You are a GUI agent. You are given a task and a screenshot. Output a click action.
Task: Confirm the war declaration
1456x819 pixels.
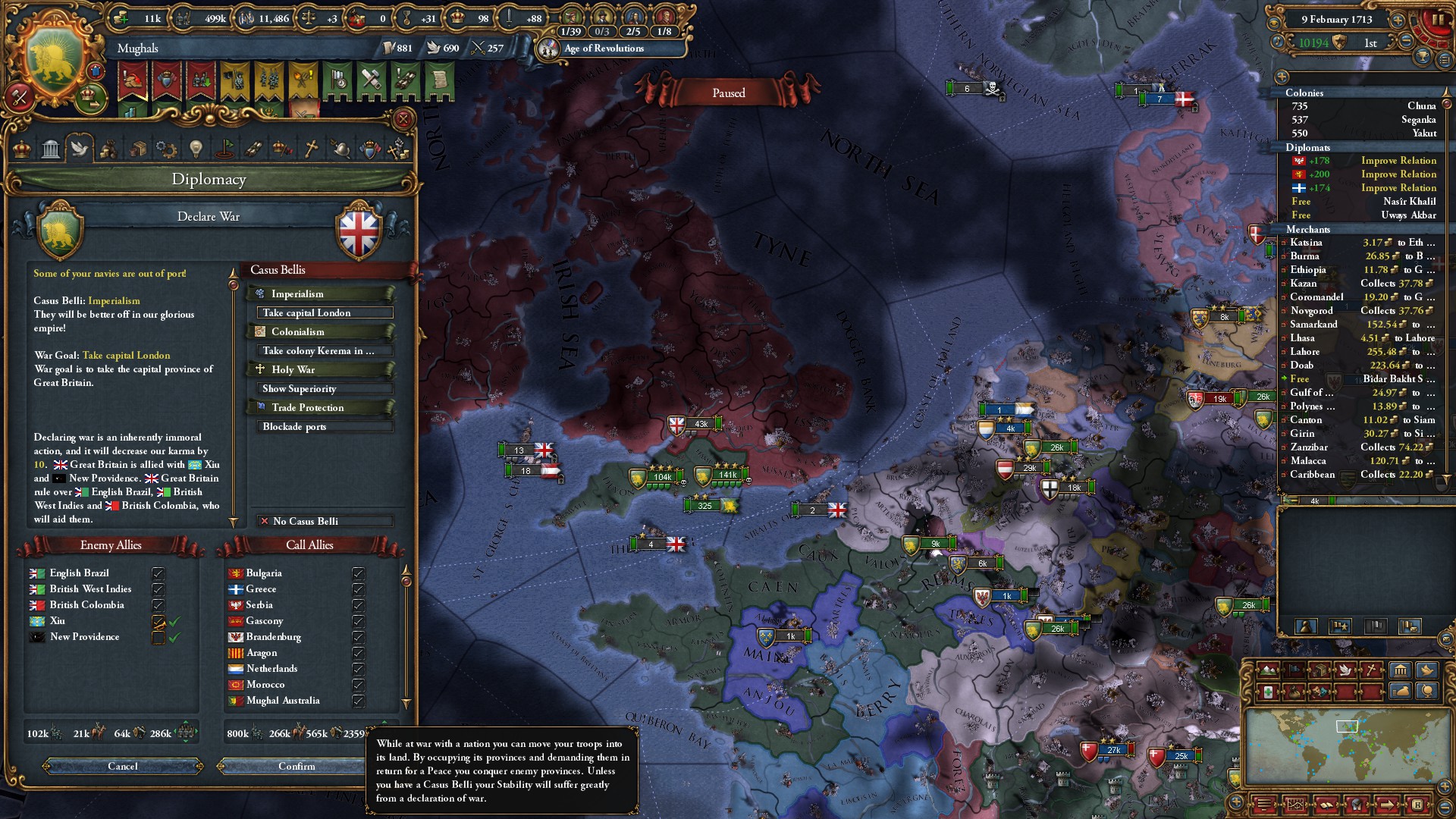[297, 767]
